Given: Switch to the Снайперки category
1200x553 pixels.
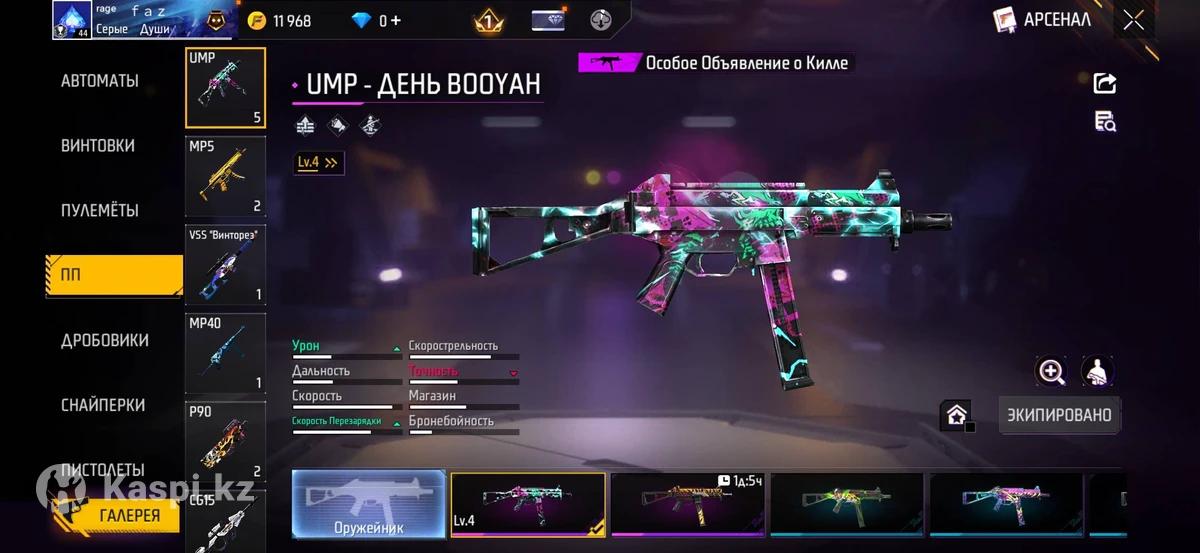Looking at the screenshot, I should [103, 405].
